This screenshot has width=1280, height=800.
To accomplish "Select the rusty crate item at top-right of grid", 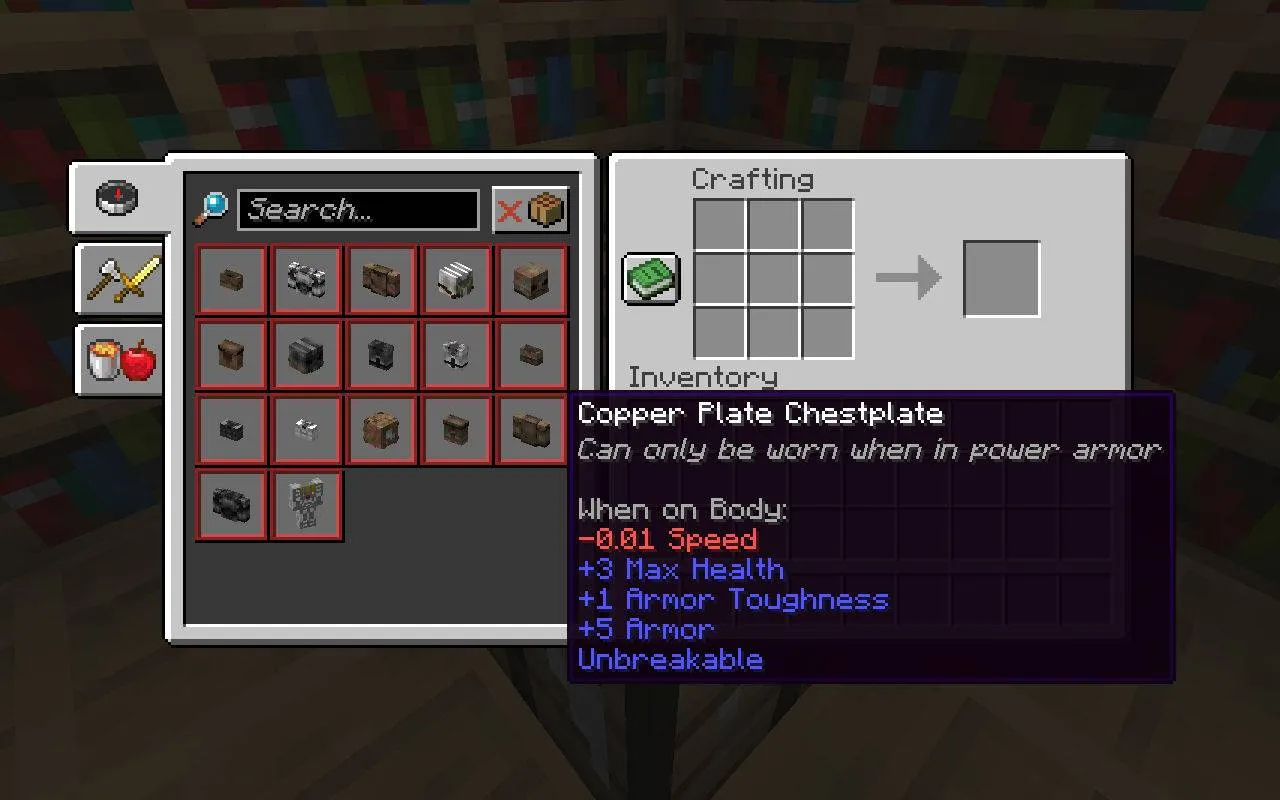I will (531, 280).
